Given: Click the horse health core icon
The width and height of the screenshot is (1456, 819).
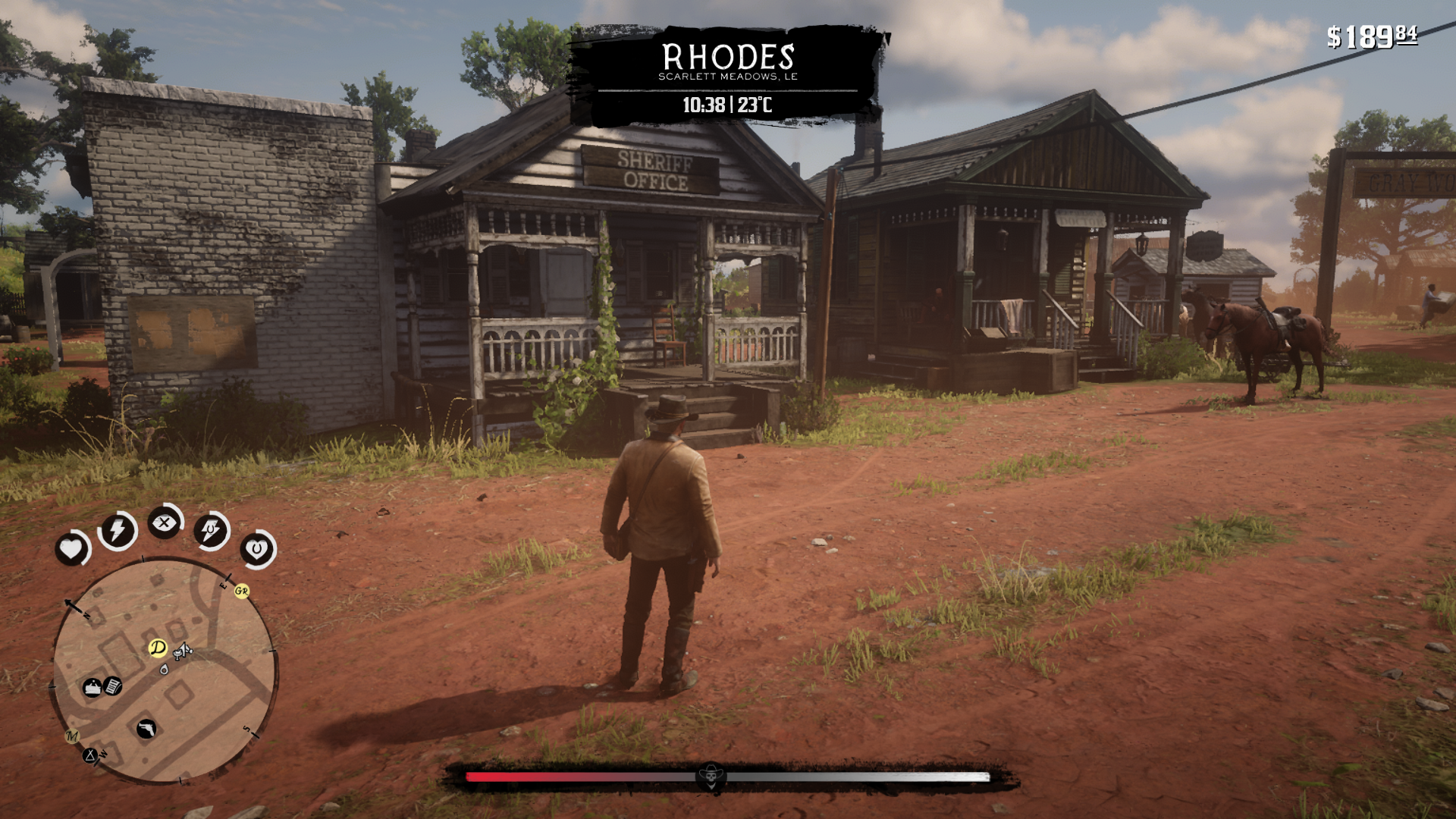Looking at the screenshot, I should coord(257,548).
